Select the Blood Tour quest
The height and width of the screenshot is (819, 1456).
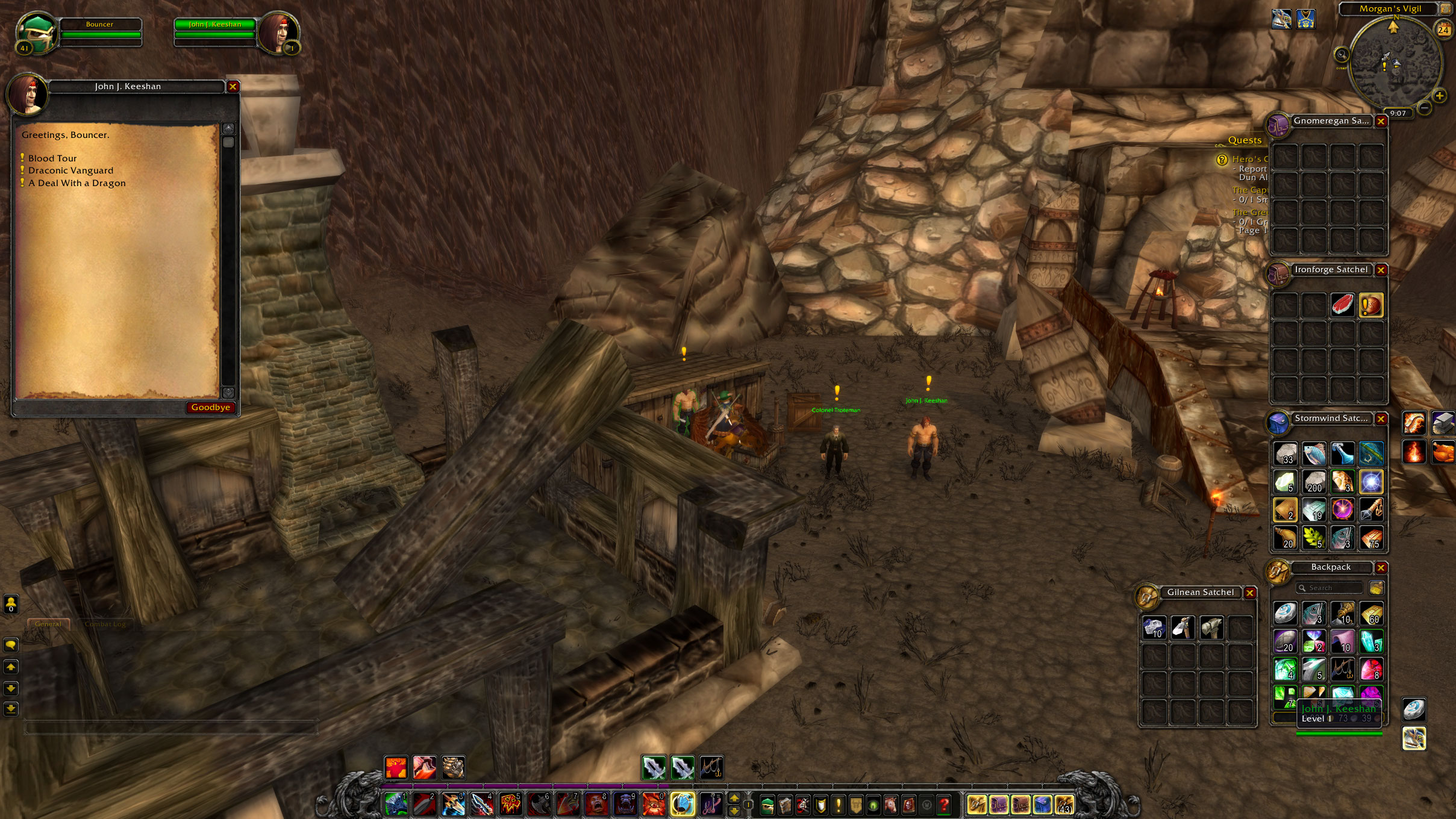(x=52, y=158)
